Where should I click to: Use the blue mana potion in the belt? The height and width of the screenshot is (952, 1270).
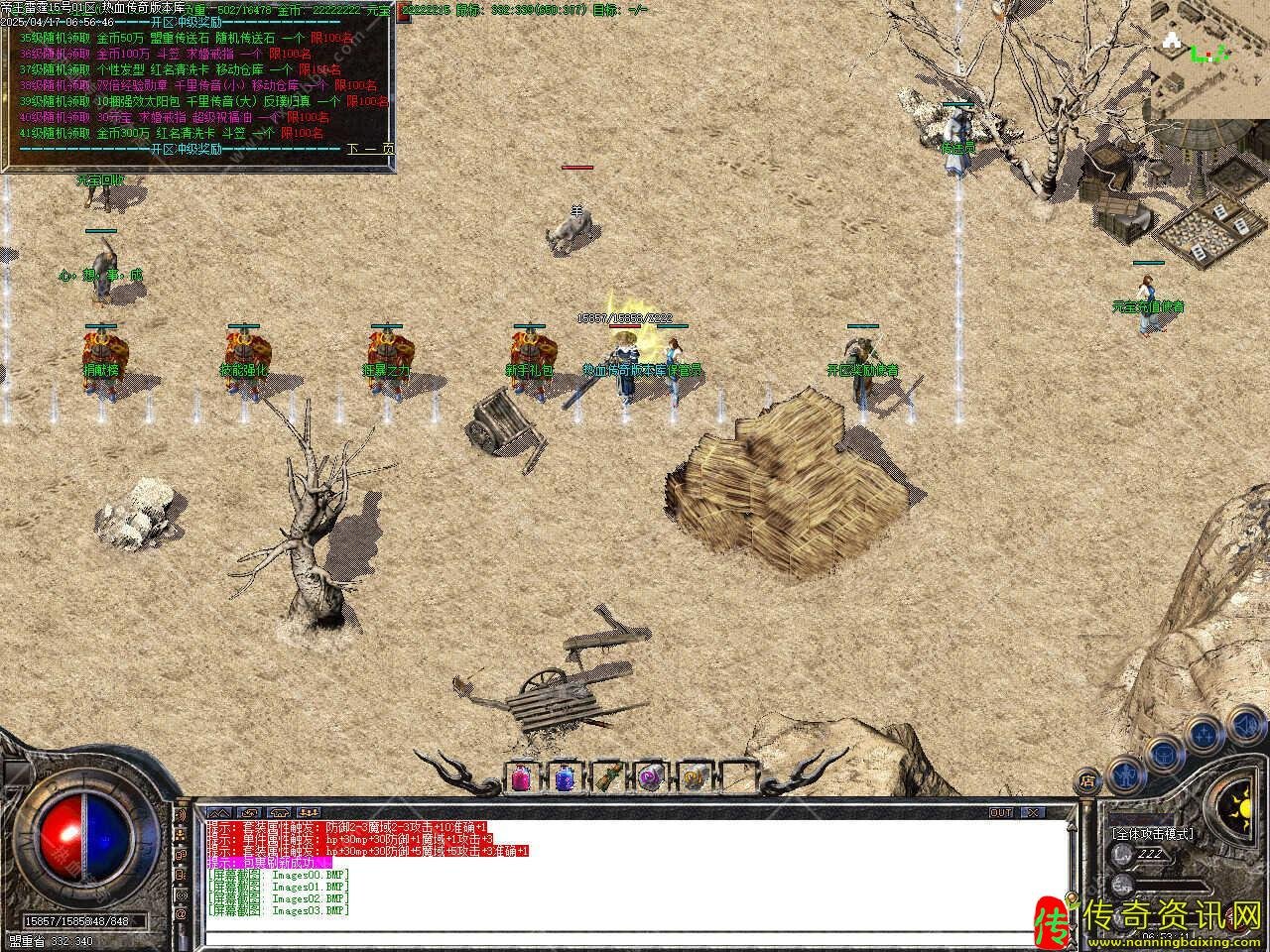(564, 779)
